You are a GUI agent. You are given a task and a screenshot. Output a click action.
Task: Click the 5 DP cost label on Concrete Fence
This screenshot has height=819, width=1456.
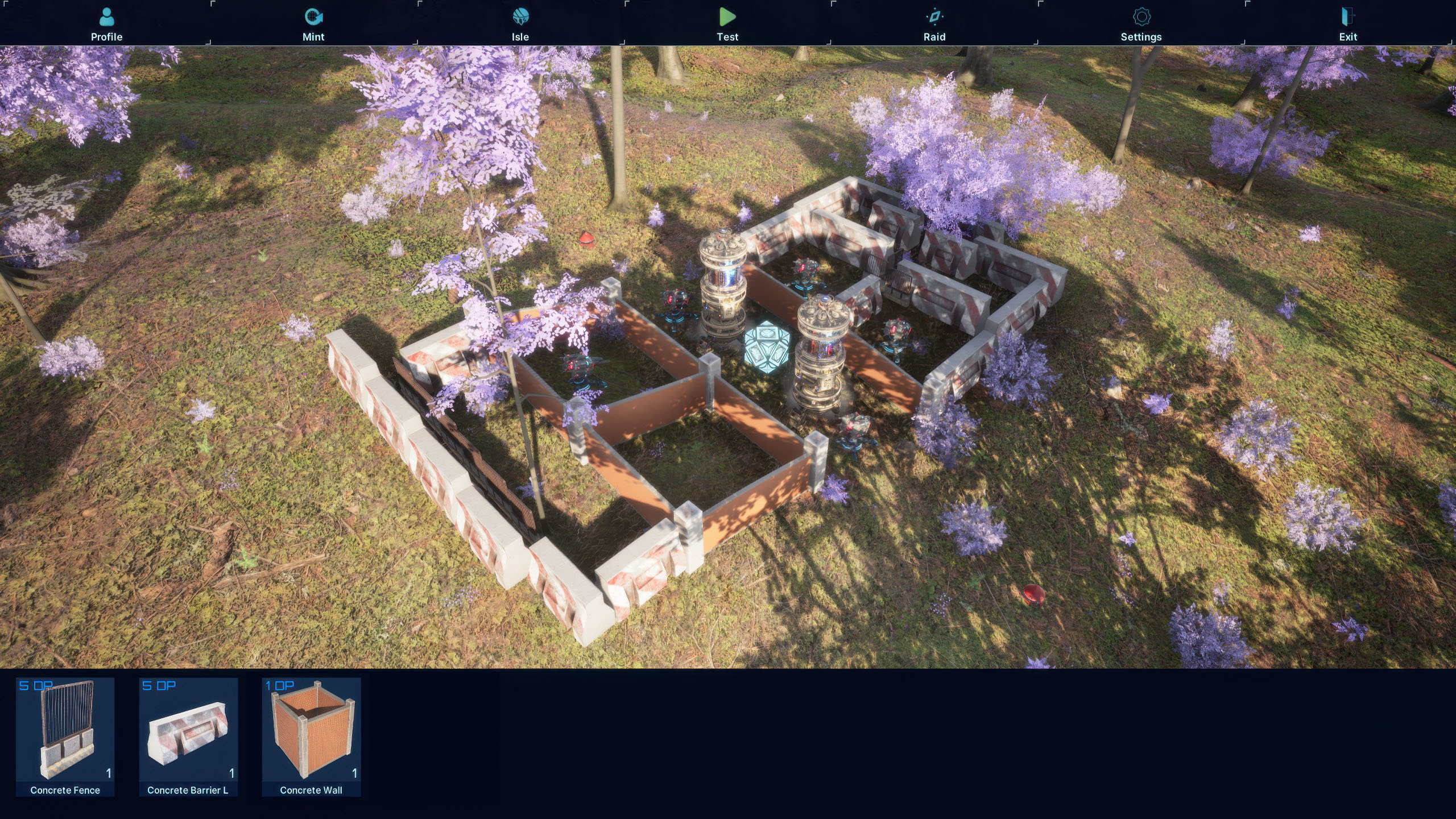tap(35, 686)
